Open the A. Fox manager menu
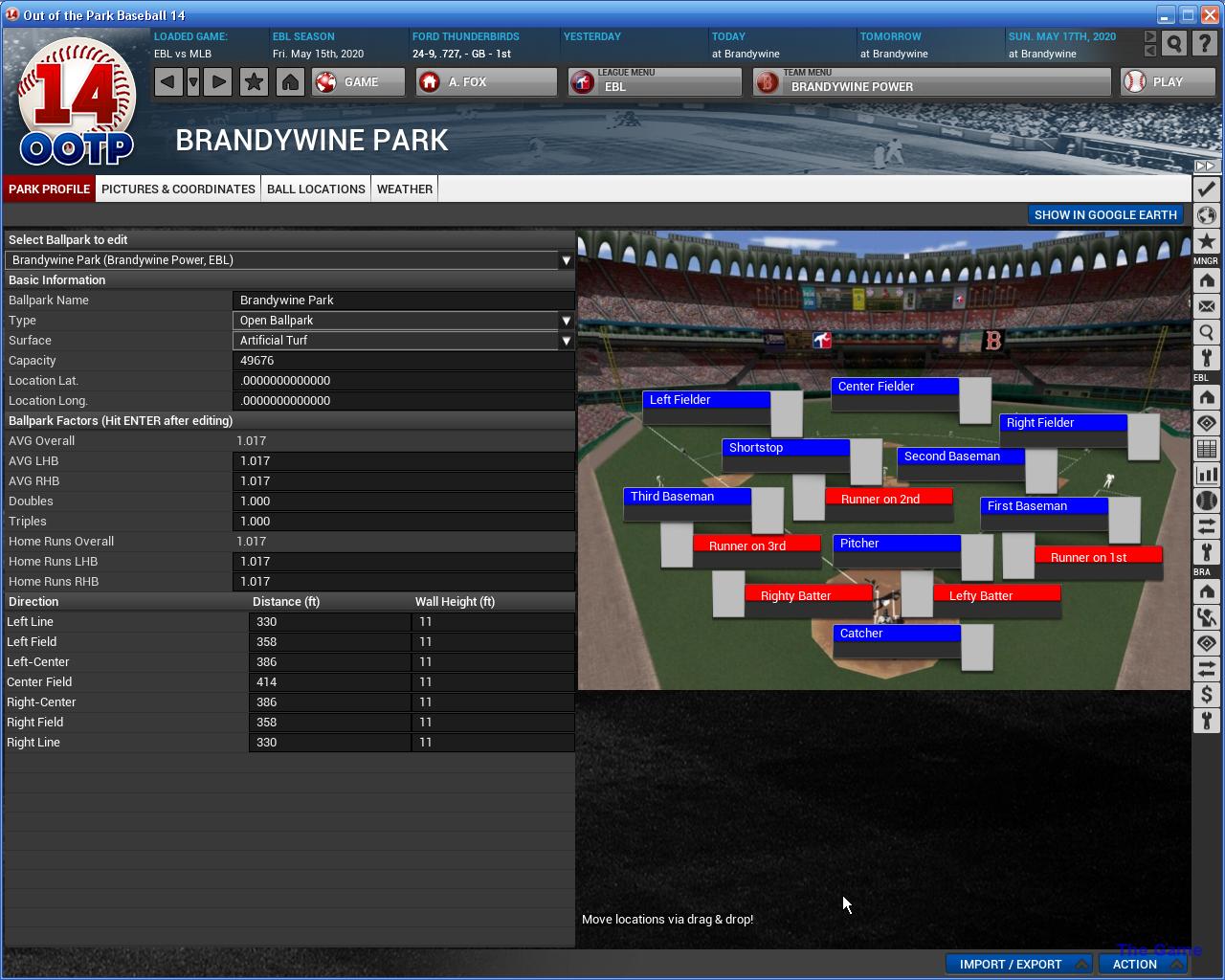The height and width of the screenshot is (980, 1225). click(x=486, y=82)
